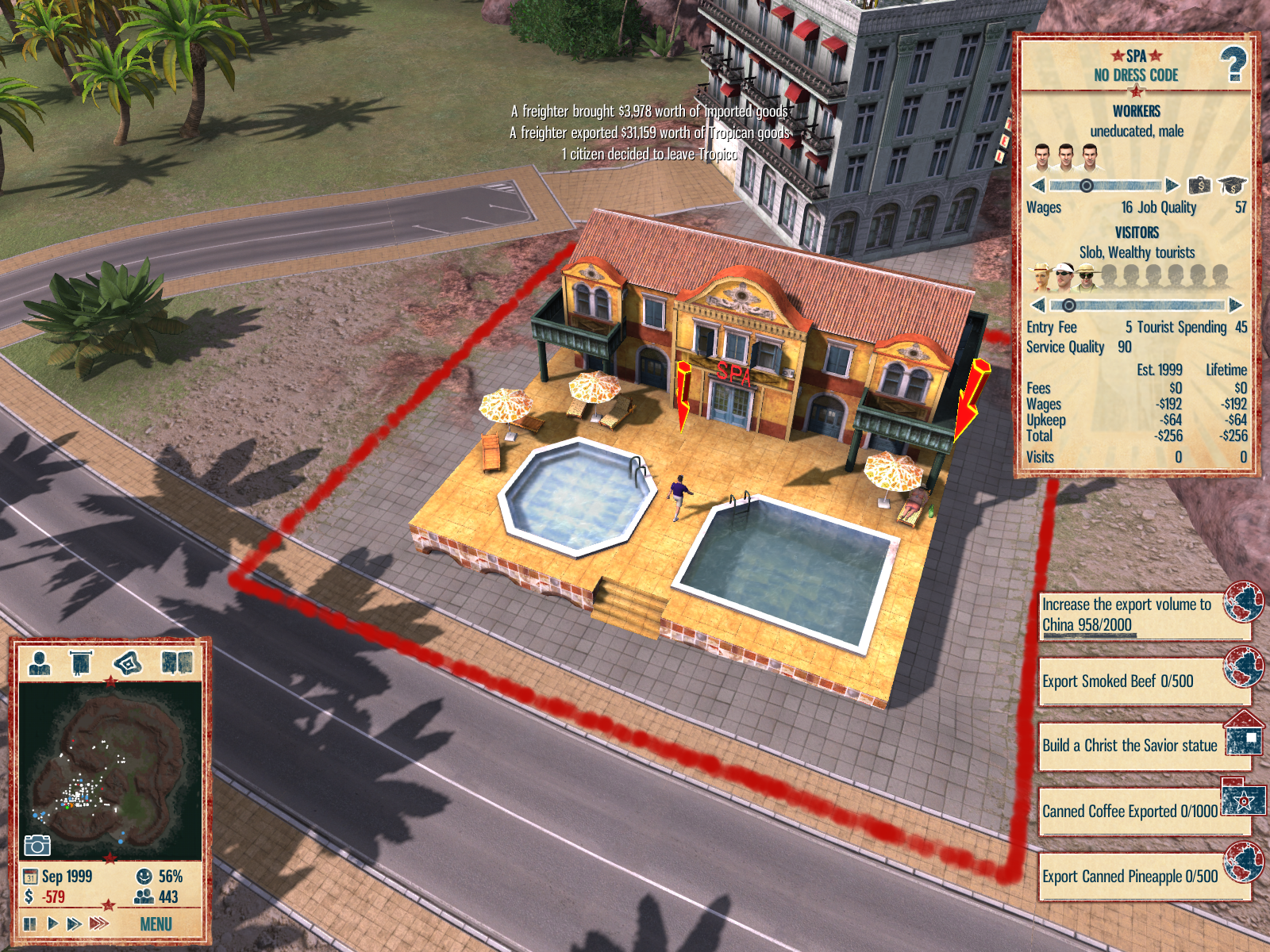This screenshot has height=952, width=1270.
Task: Set game speed to fastest triple arrows
Action: [x=98, y=923]
